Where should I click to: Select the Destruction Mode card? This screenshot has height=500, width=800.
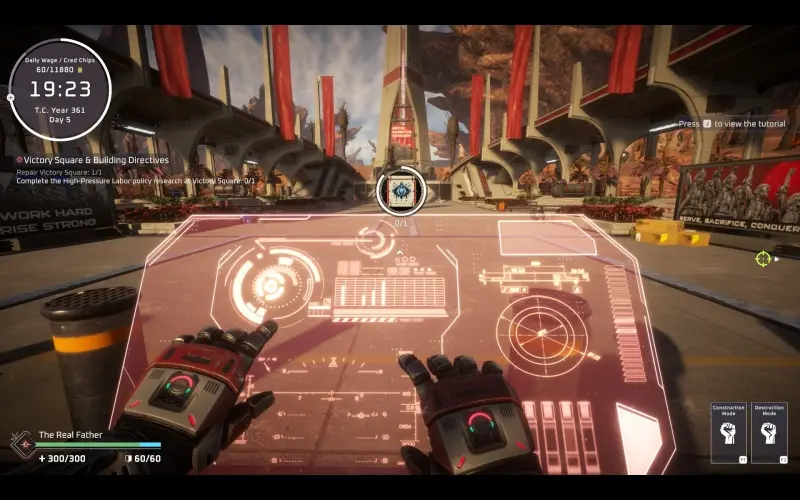[x=768, y=433]
